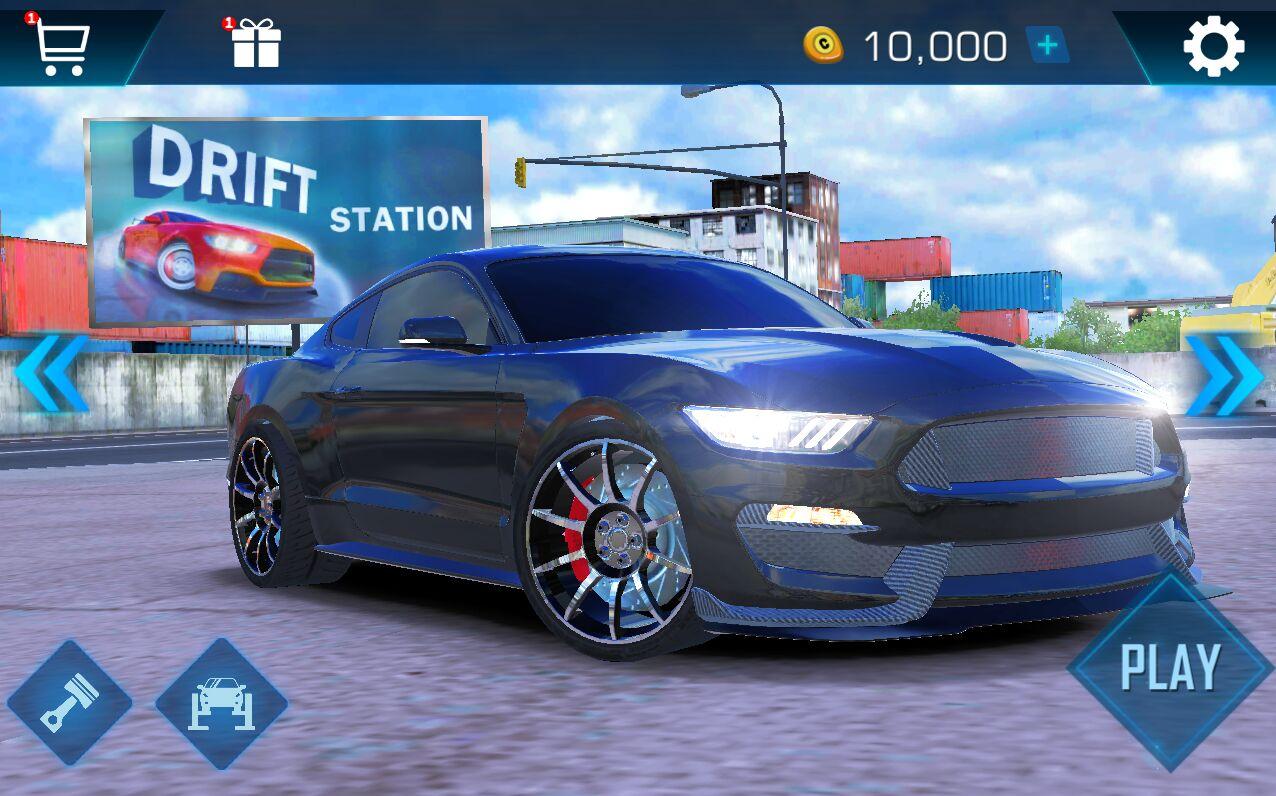The height and width of the screenshot is (796, 1276).
Task: Open the gear settings menu
Action: point(1213,46)
